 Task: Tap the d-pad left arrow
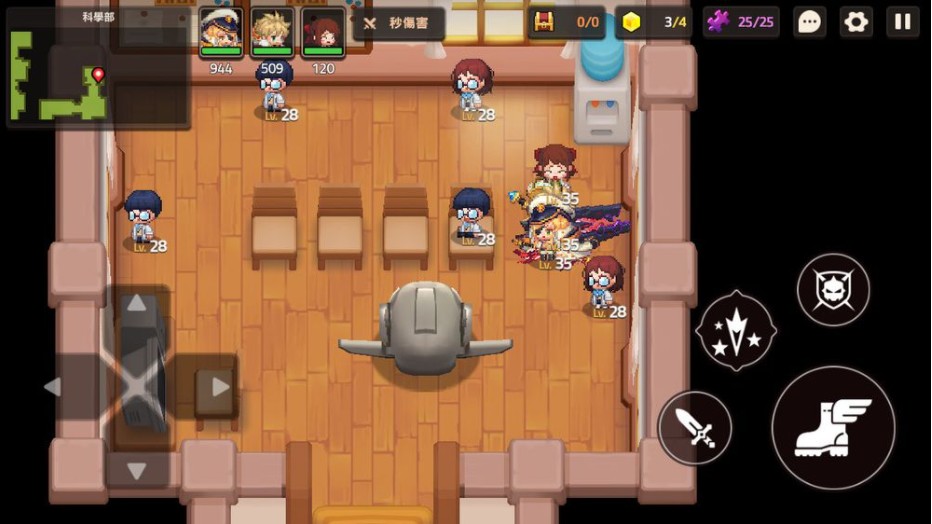[x=54, y=387]
